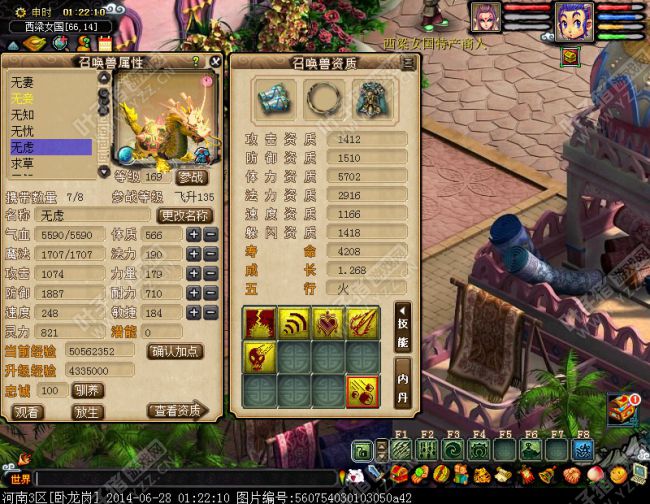This screenshot has width=650, height=504.
Task: Select the red heart pet skill icon
Action: click(327, 322)
